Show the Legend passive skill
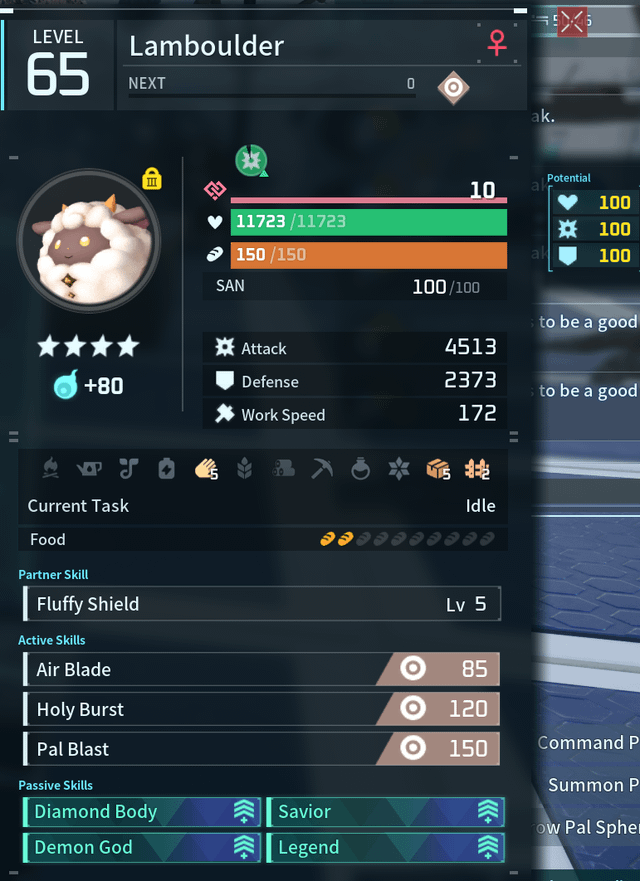The image size is (640, 881). [385, 848]
